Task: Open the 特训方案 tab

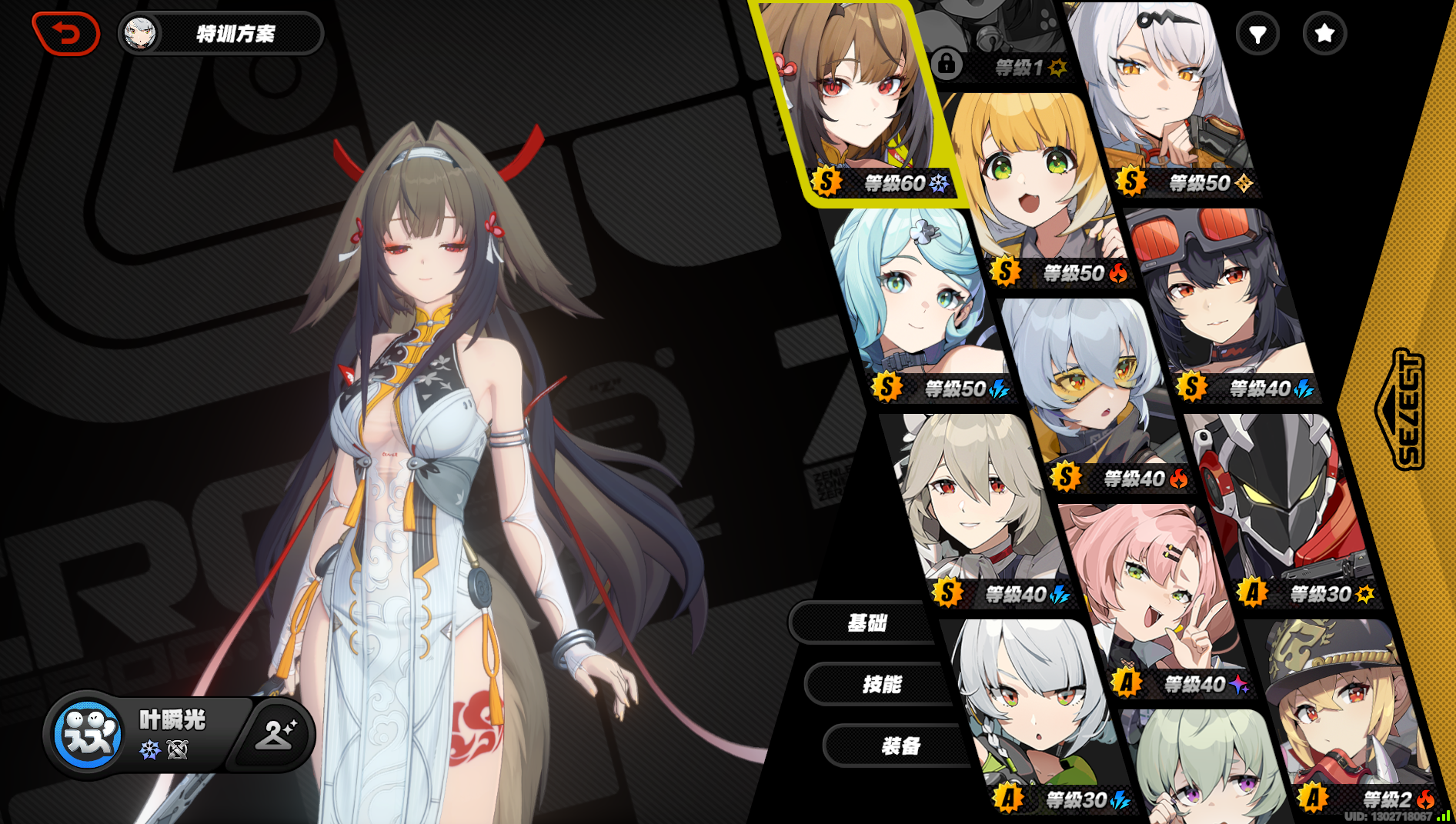Action: point(237,33)
